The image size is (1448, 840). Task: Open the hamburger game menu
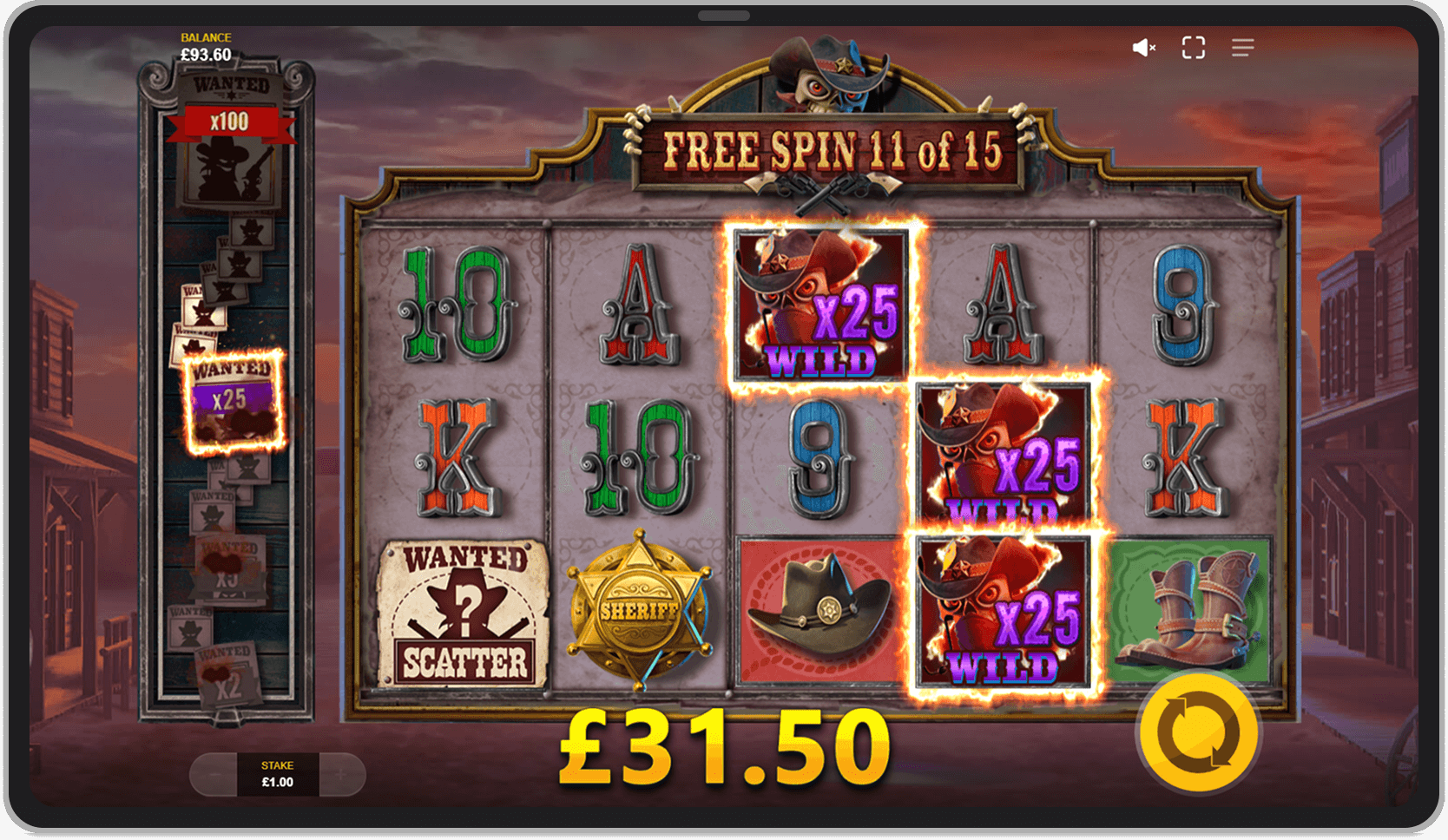pos(1242,47)
